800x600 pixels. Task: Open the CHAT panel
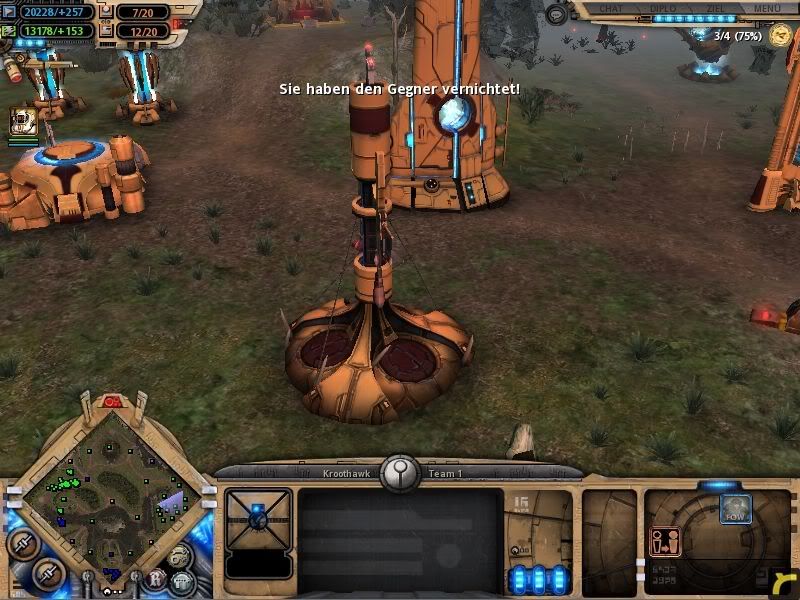tap(610, 8)
